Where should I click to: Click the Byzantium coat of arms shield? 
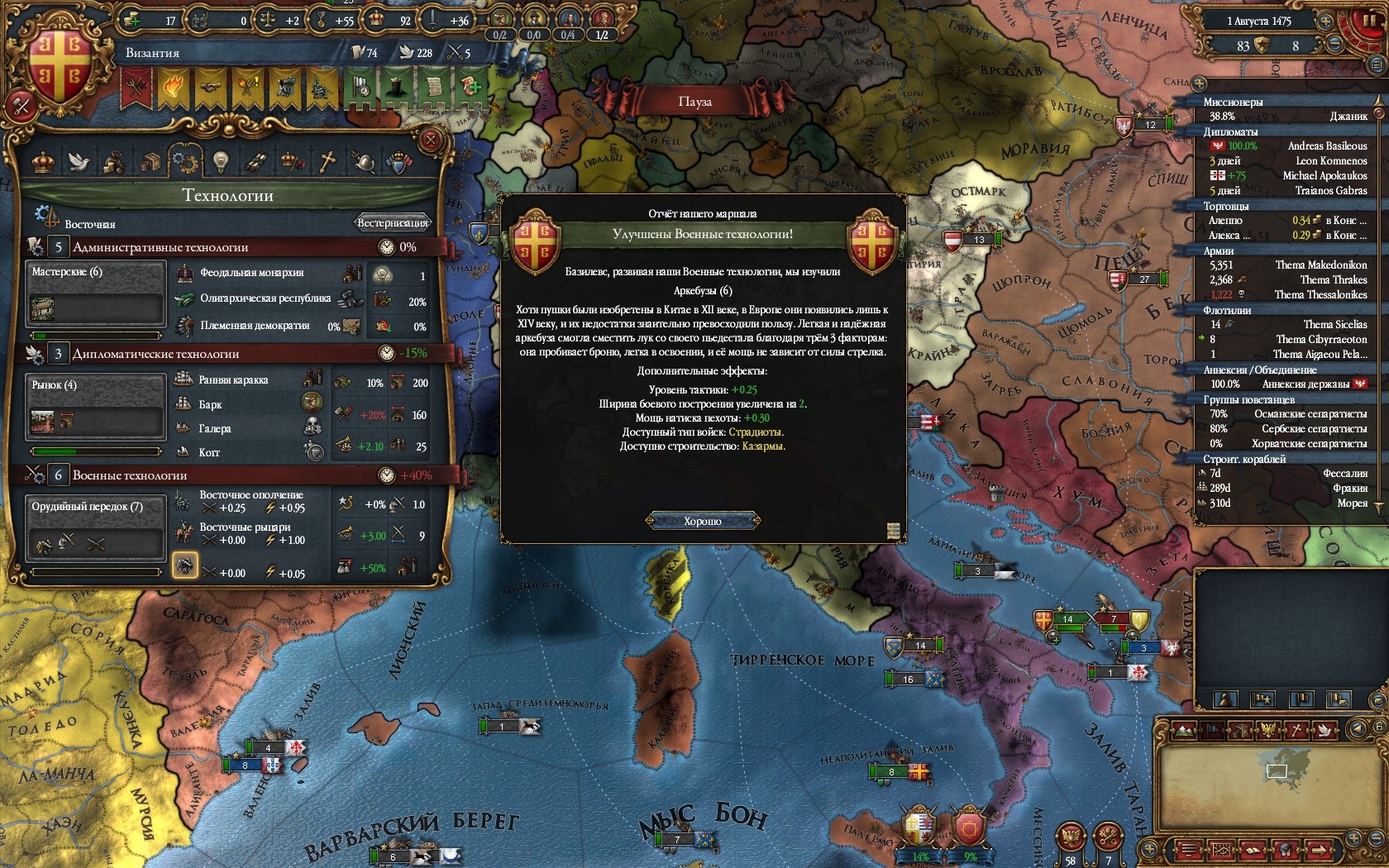point(61,68)
